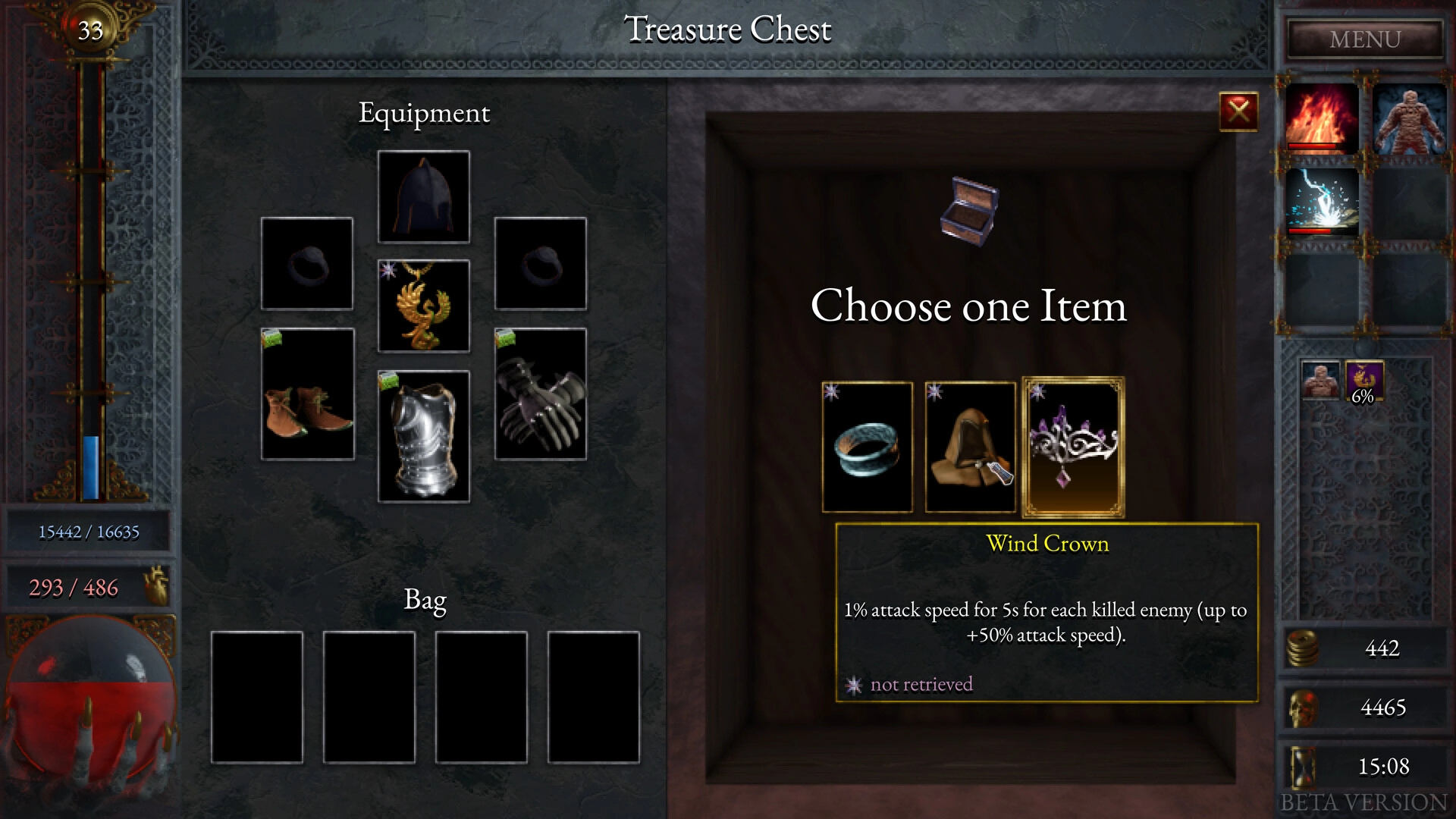1456x819 pixels.
Task: Select the silver chestplate armor slot
Action: click(424, 437)
